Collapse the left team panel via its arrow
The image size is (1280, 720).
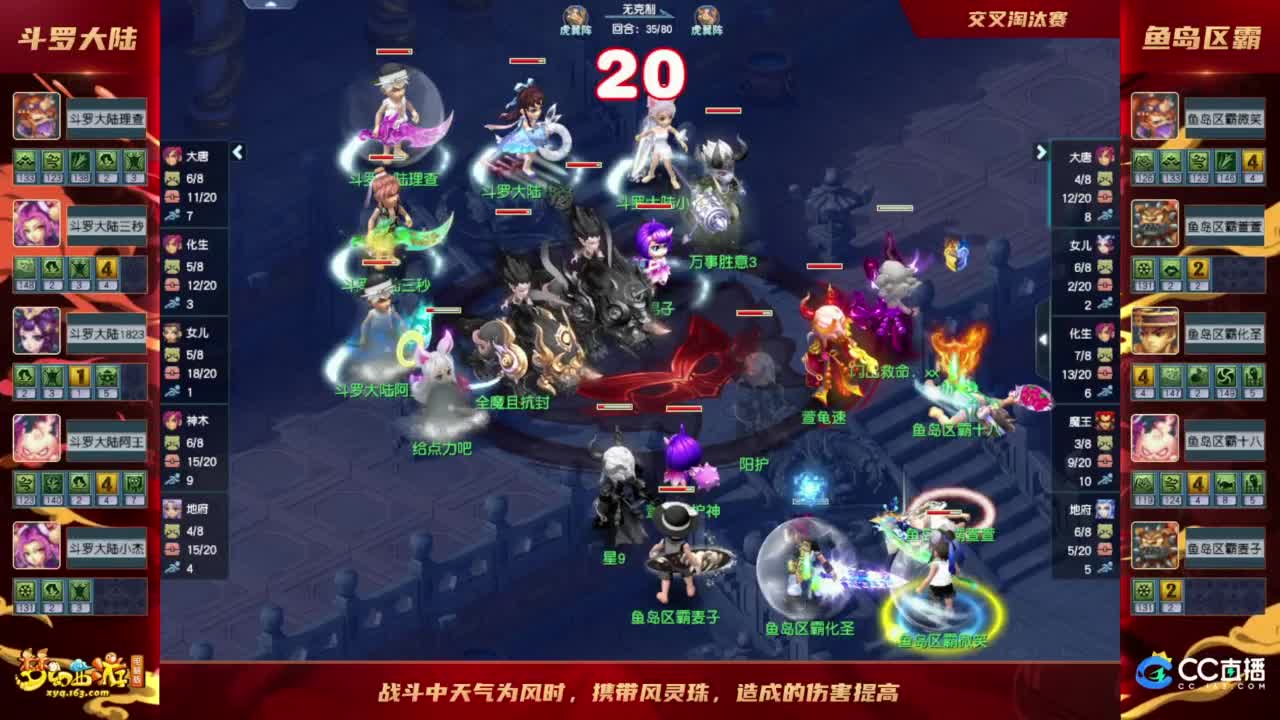(237, 151)
